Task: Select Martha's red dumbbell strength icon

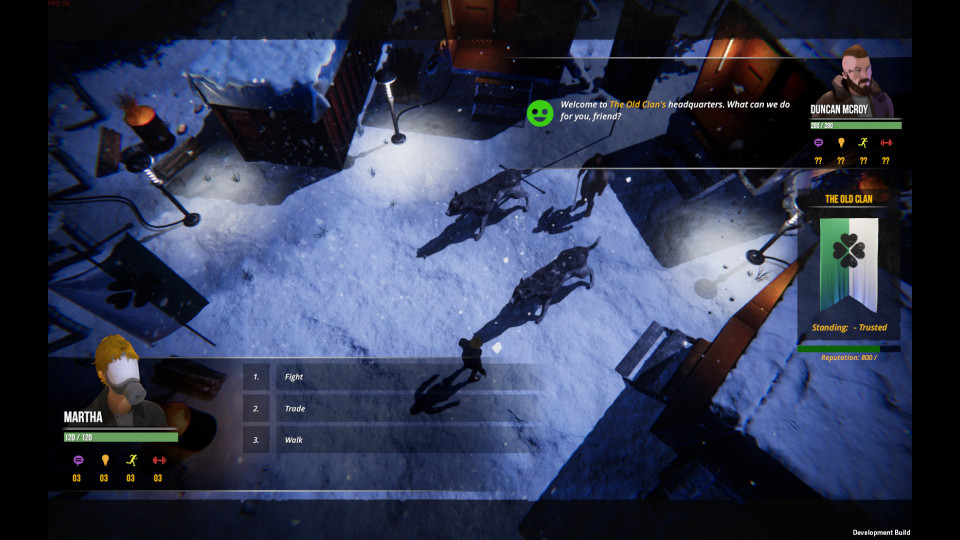Action: pyautogui.click(x=158, y=461)
